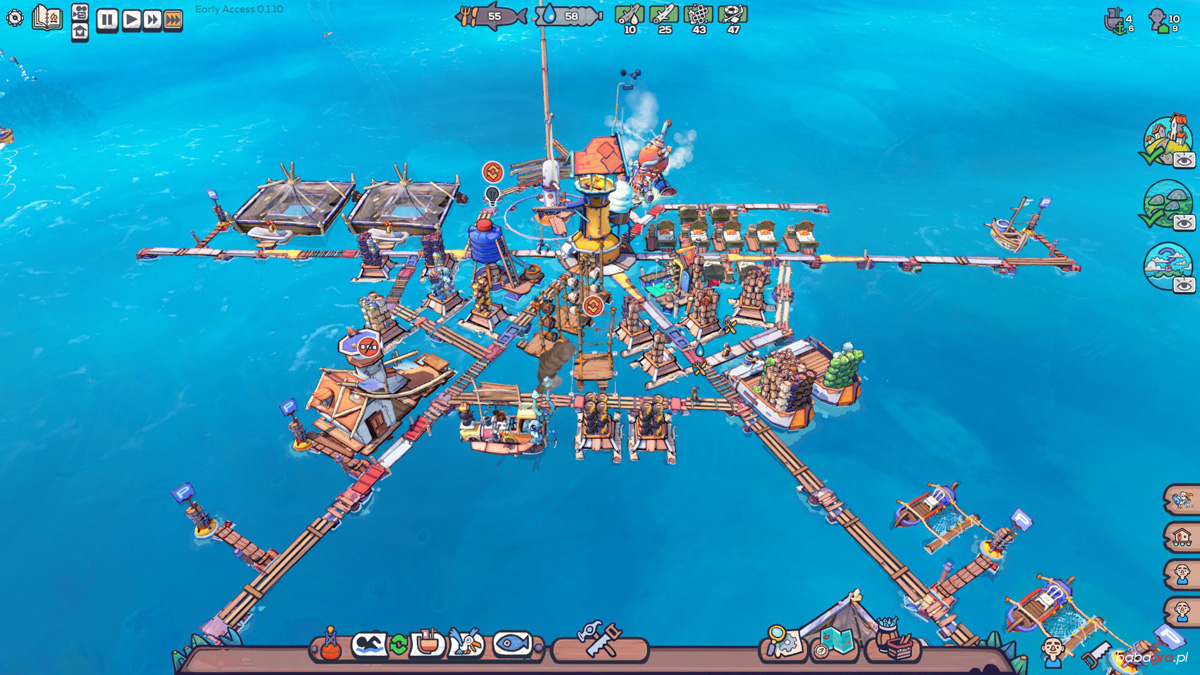The width and height of the screenshot is (1200, 675).
Task: Open the house tab on the side panel
Action: [x=1182, y=537]
